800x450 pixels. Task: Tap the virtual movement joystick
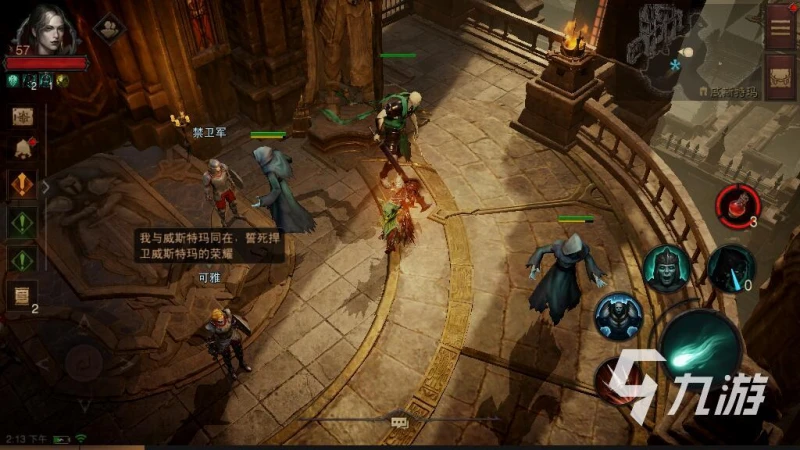[x=85, y=360]
